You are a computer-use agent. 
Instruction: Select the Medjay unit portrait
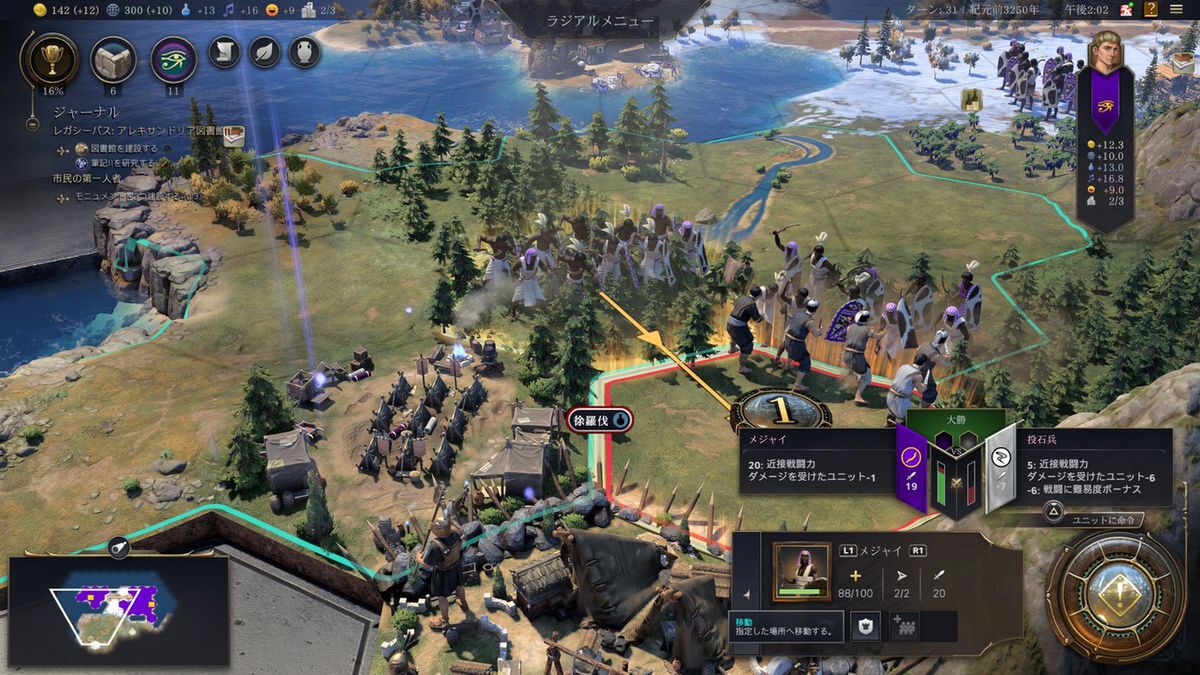point(801,572)
